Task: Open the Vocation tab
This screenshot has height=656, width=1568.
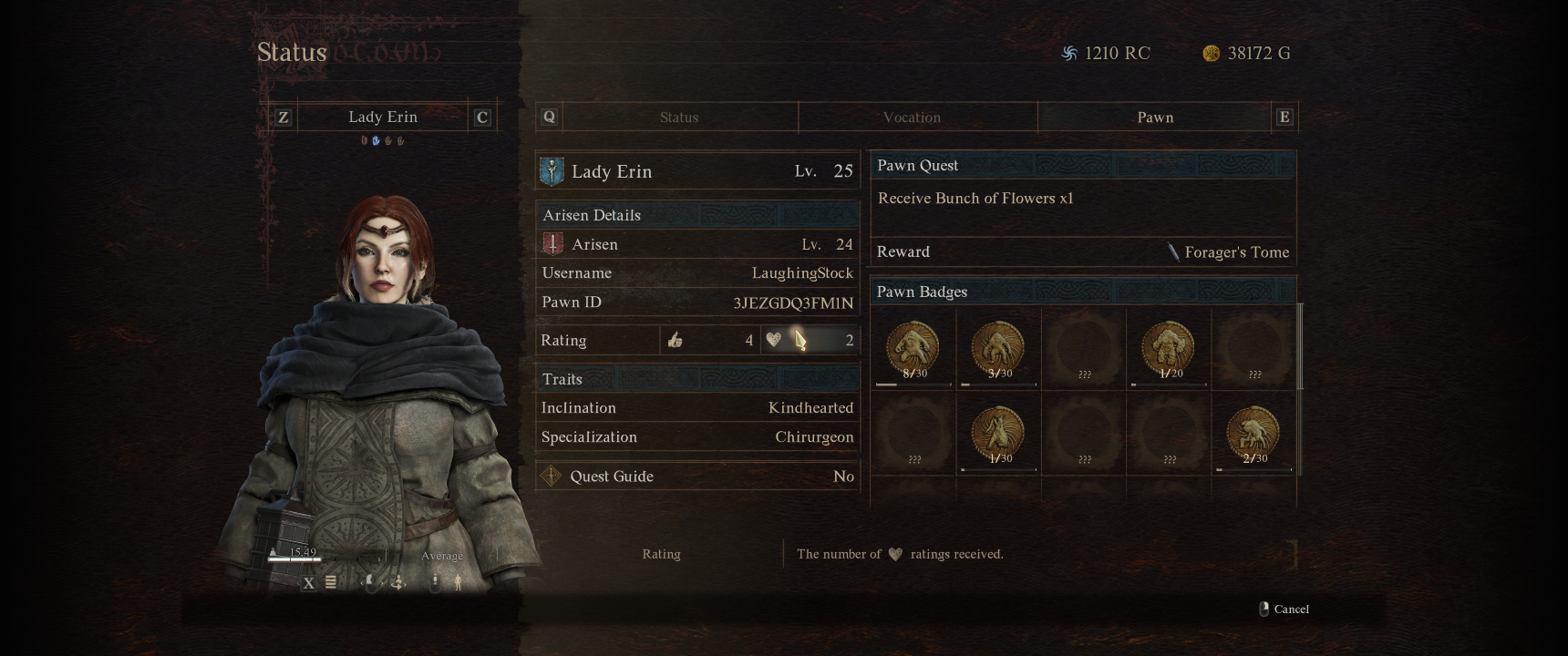Action: click(912, 118)
